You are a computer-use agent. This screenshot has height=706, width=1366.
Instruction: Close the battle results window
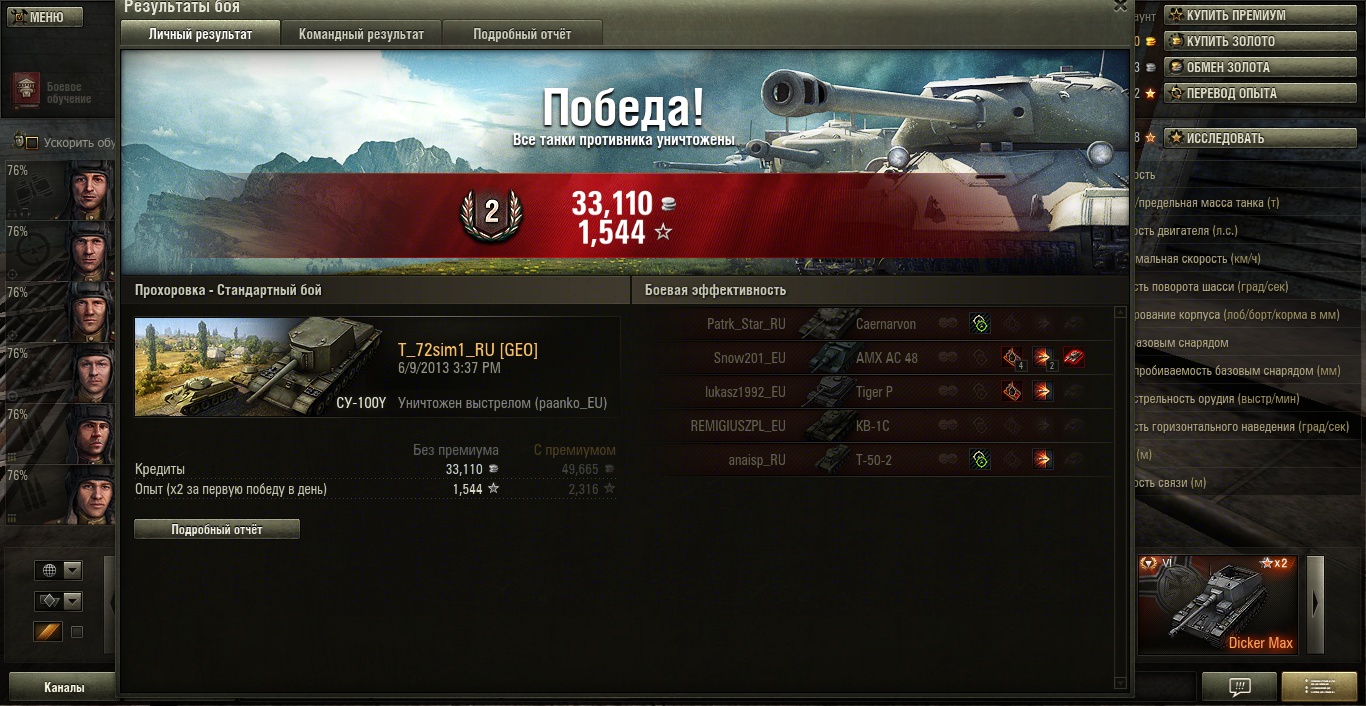coord(1120,6)
